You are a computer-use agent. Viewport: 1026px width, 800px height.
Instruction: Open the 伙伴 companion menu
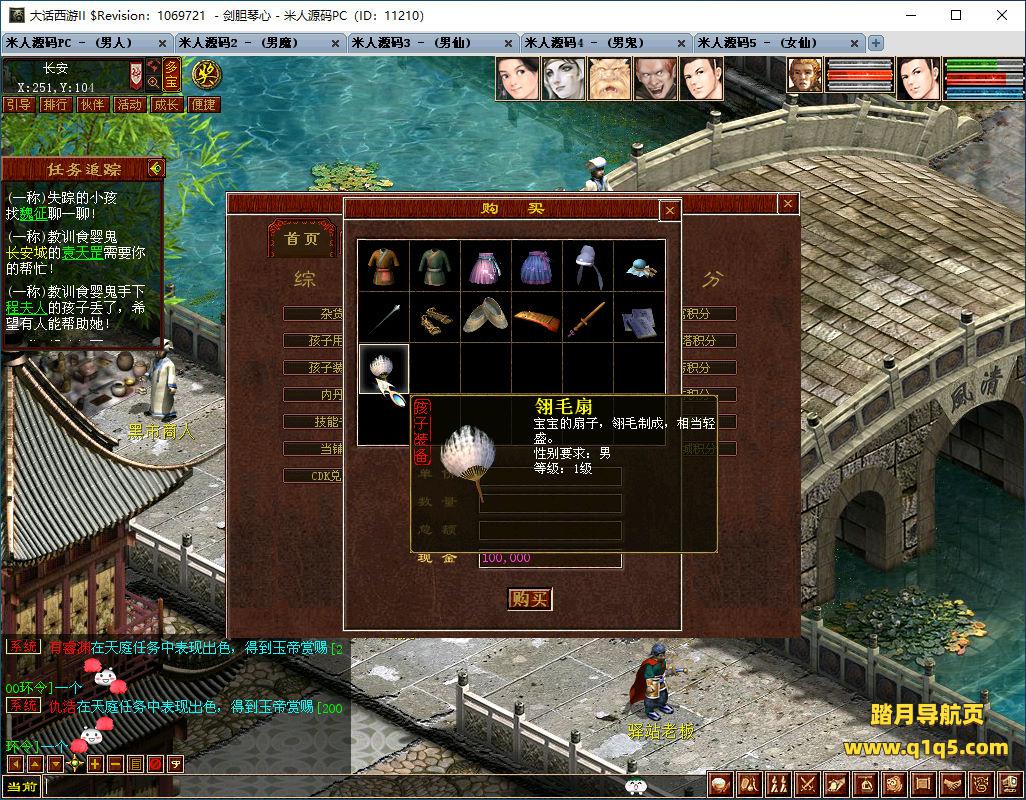tap(92, 105)
